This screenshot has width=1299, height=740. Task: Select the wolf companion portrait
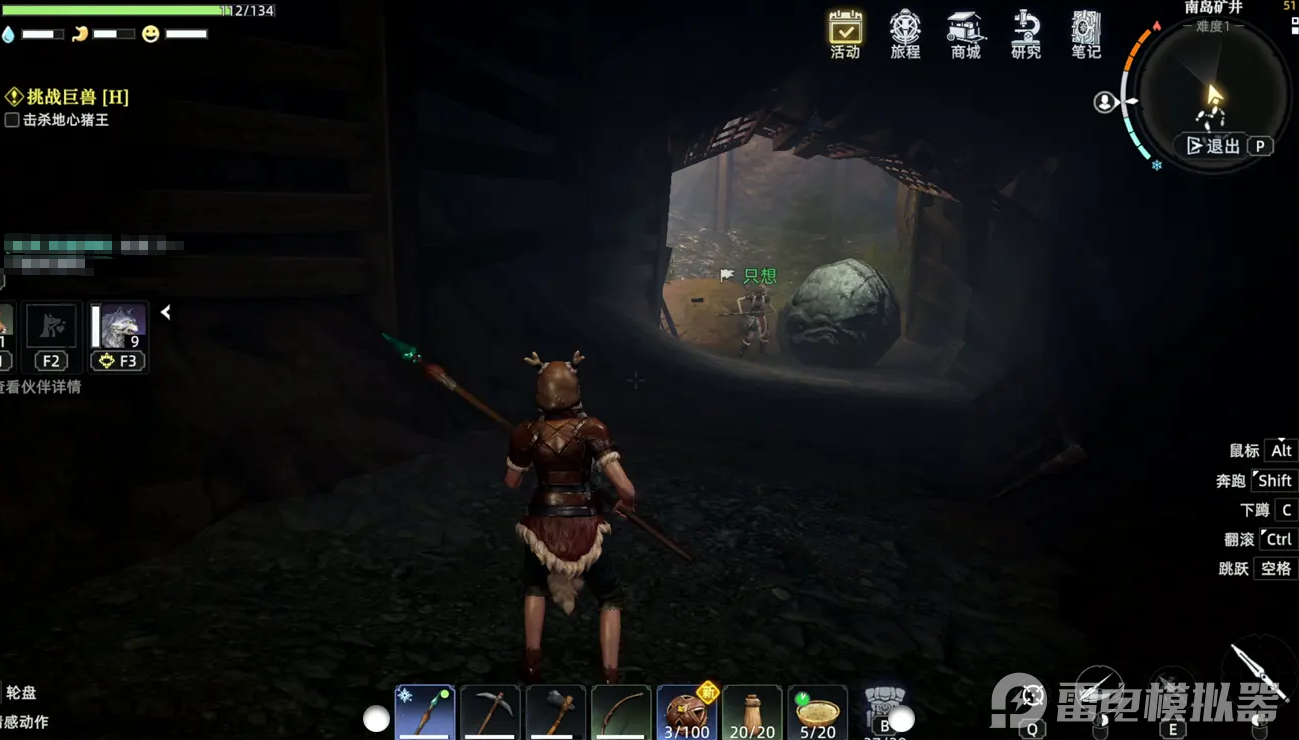coord(121,327)
